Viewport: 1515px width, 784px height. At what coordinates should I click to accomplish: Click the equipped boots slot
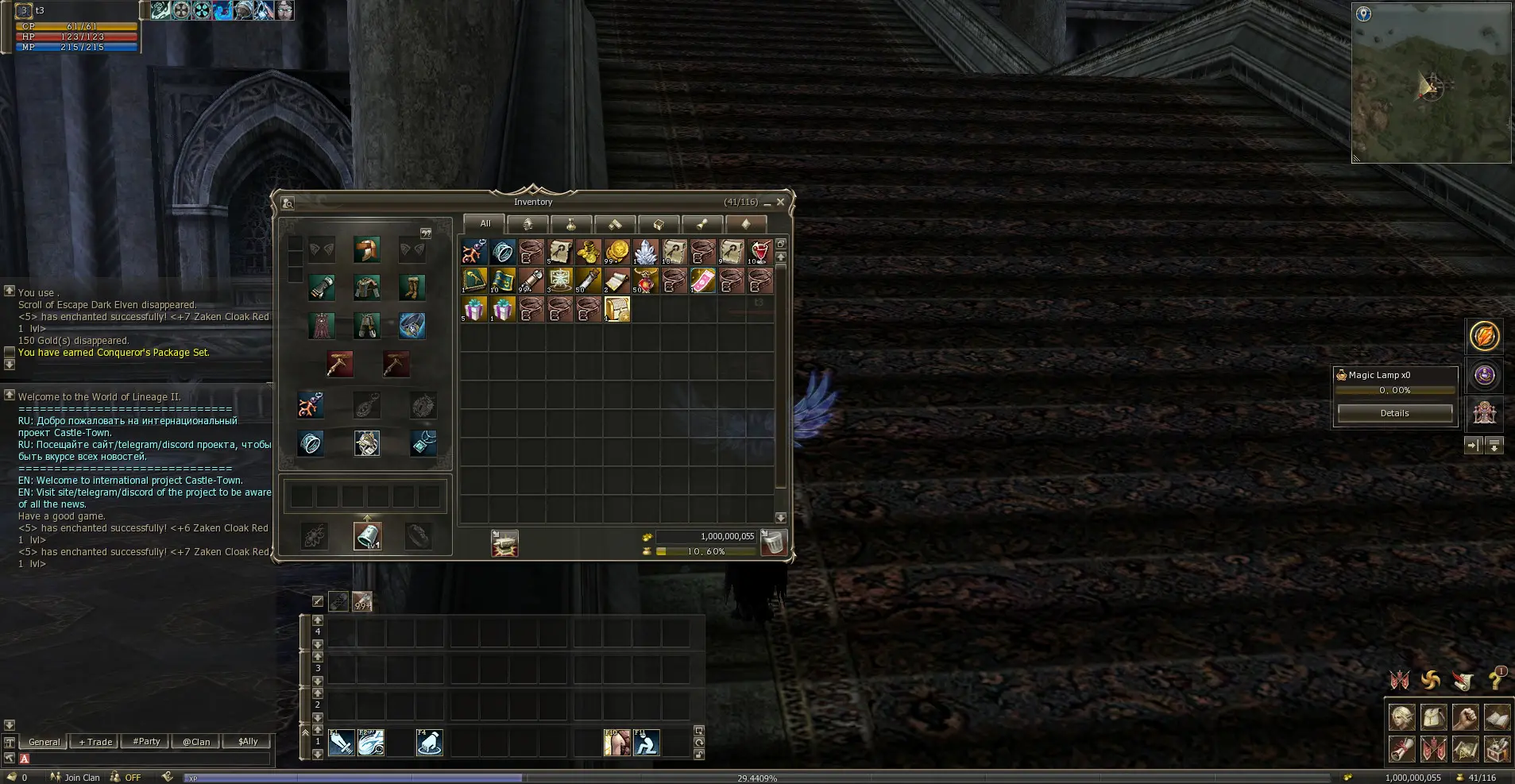[412, 288]
